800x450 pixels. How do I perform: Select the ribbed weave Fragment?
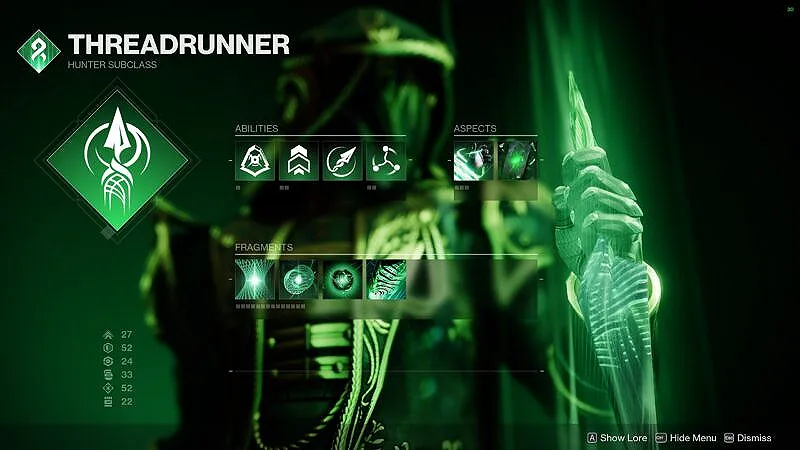[385, 281]
